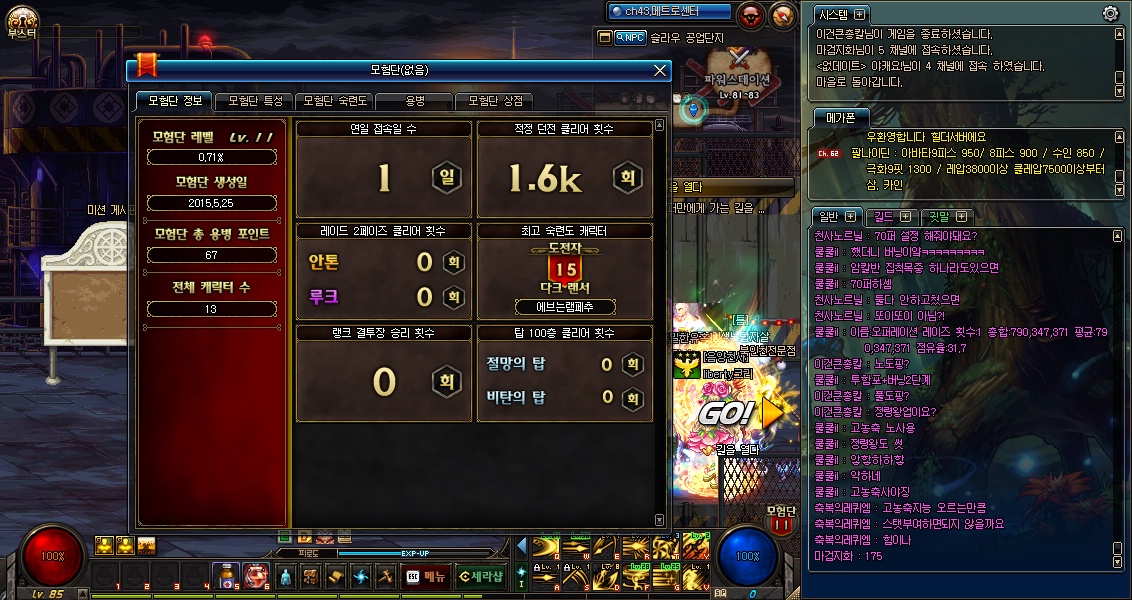Switch chat to the 길드 tab
Viewport: 1132px width, 600px height.
click(890, 216)
